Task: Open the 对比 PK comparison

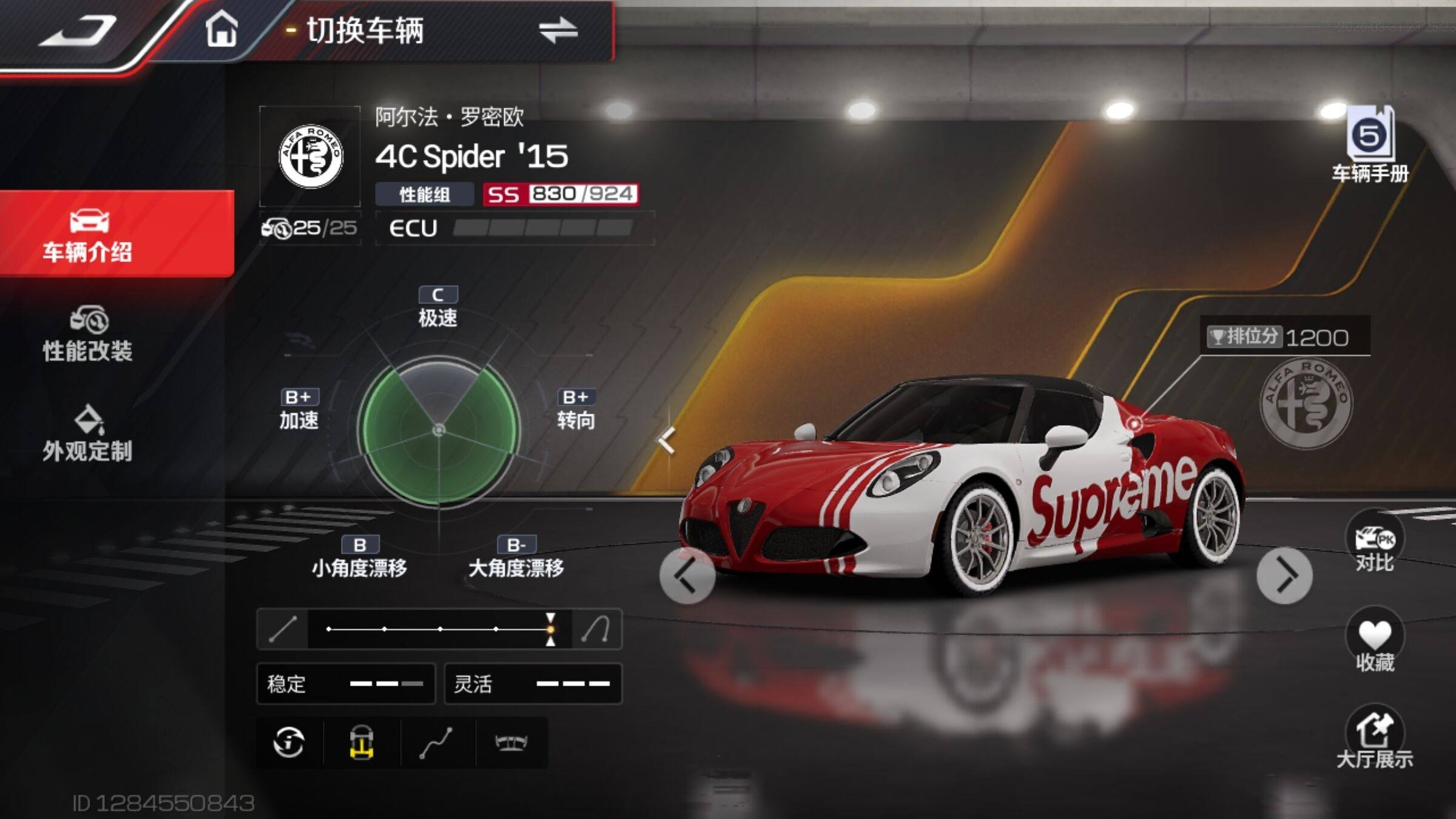Action: [1374, 543]
